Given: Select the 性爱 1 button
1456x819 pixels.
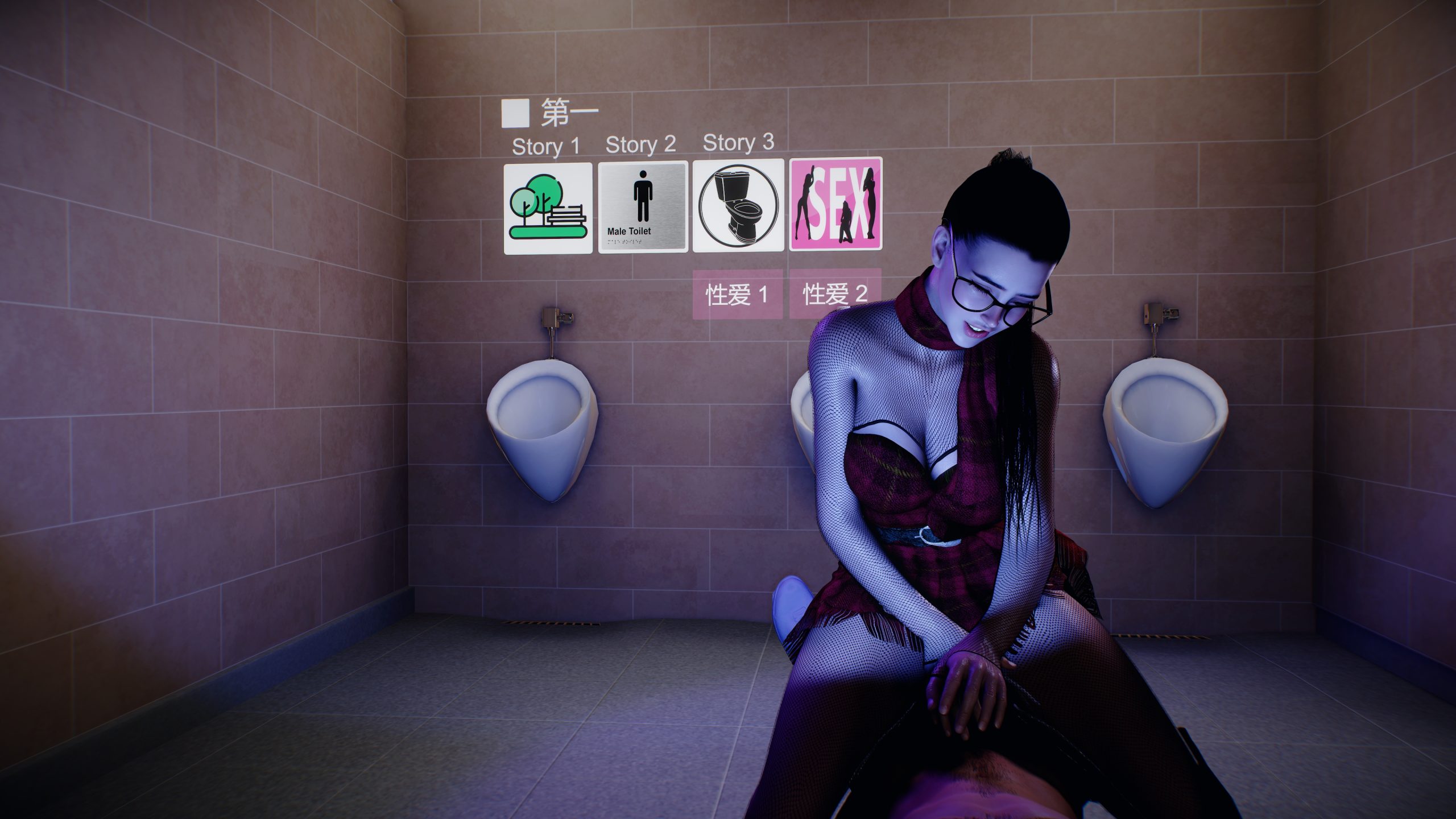Looking at the screenshot, I should [737, 294].
